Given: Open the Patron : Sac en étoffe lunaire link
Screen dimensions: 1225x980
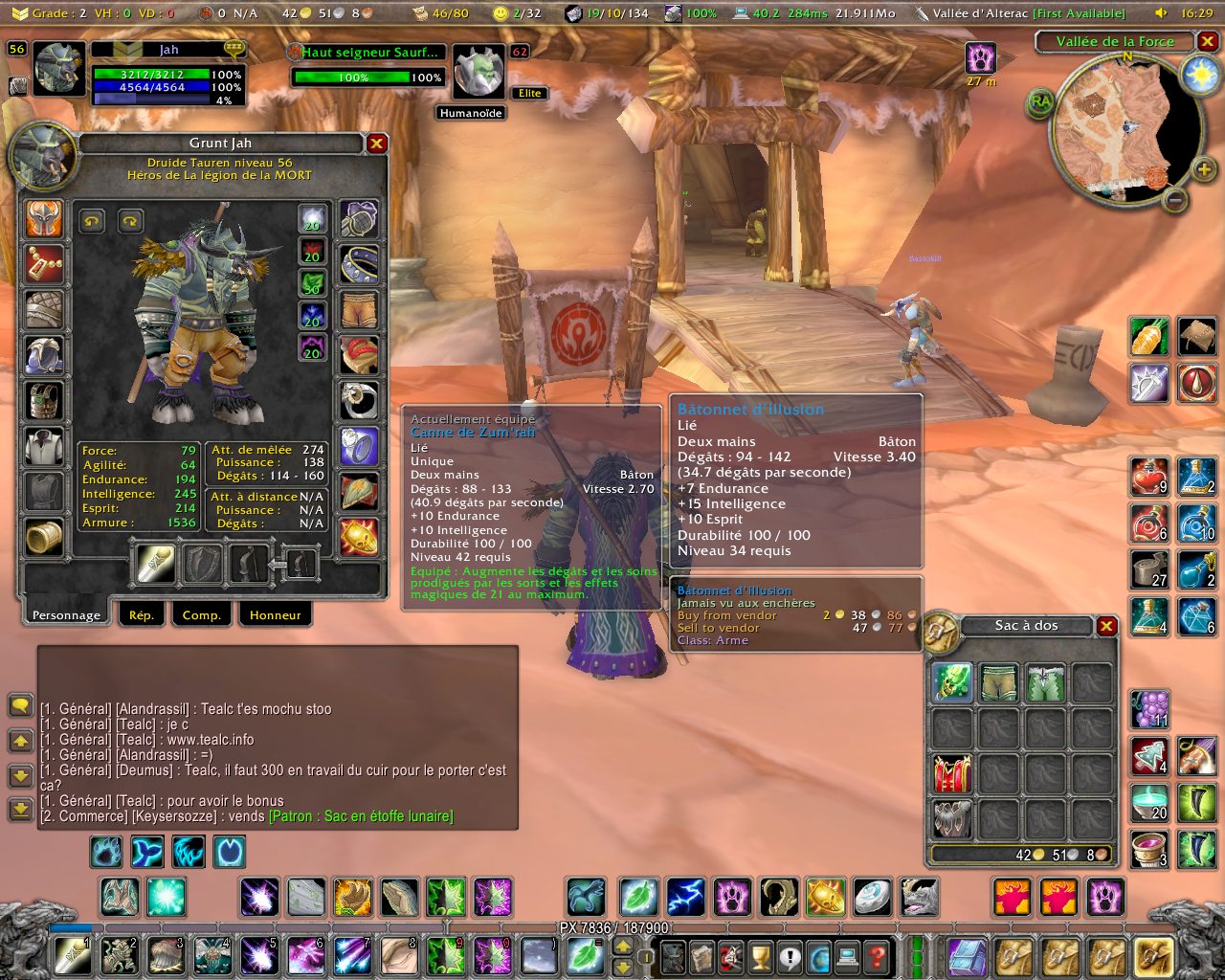Looking at the screenshot, I should coord(361,816).
